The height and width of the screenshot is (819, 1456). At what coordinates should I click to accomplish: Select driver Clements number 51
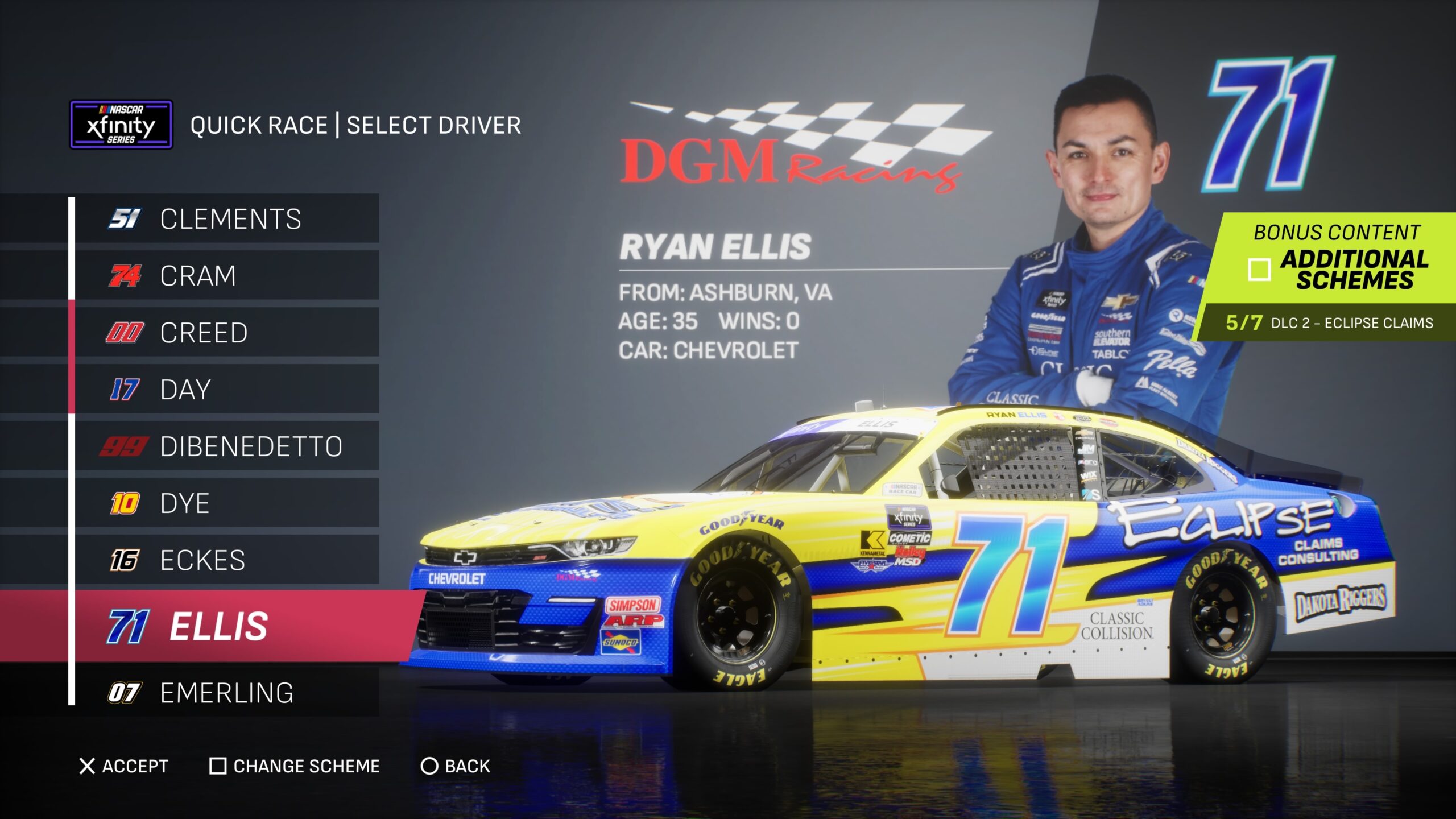[x=227, y=219]
